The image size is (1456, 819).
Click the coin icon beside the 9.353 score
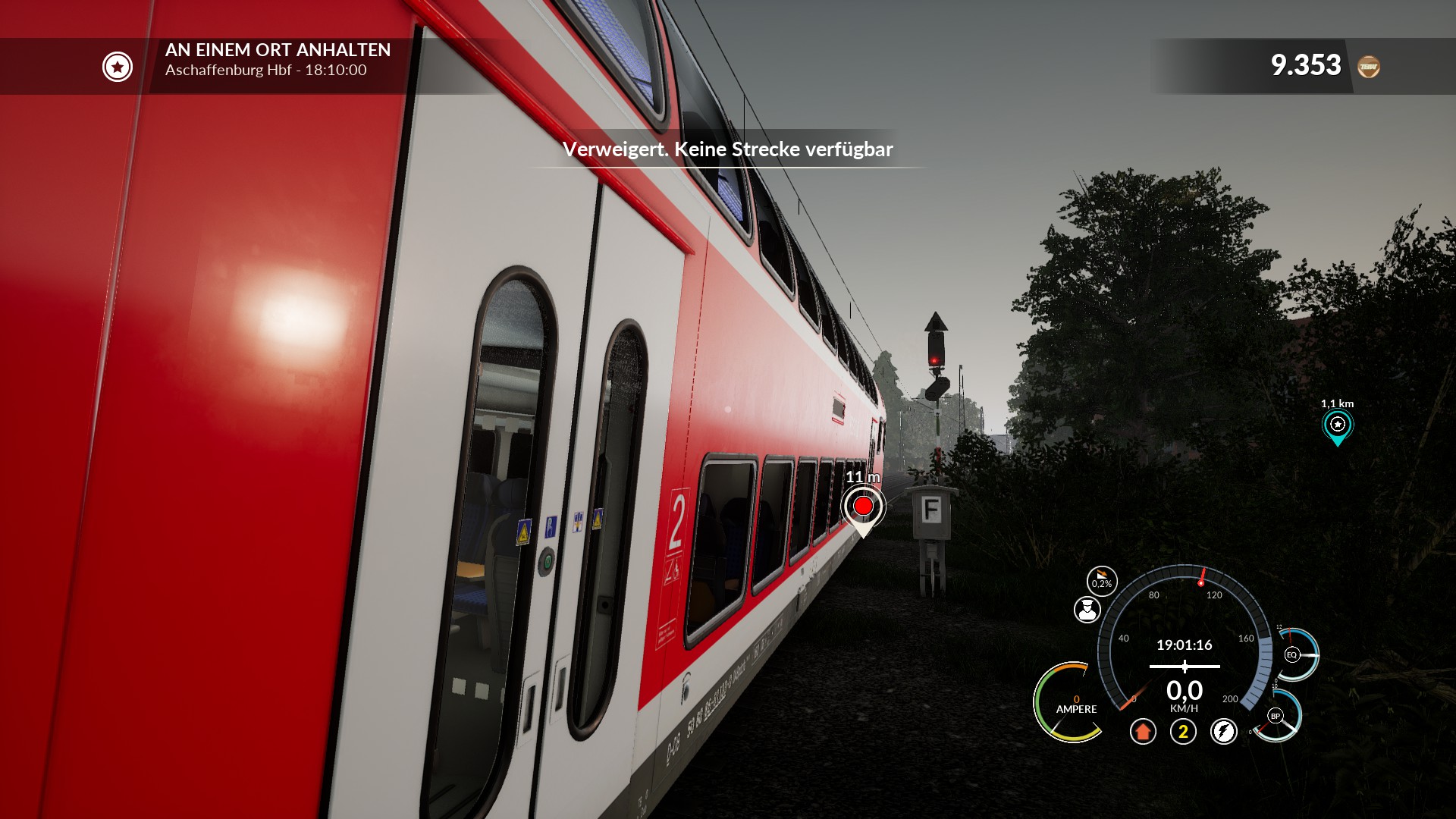(1369, 67)
